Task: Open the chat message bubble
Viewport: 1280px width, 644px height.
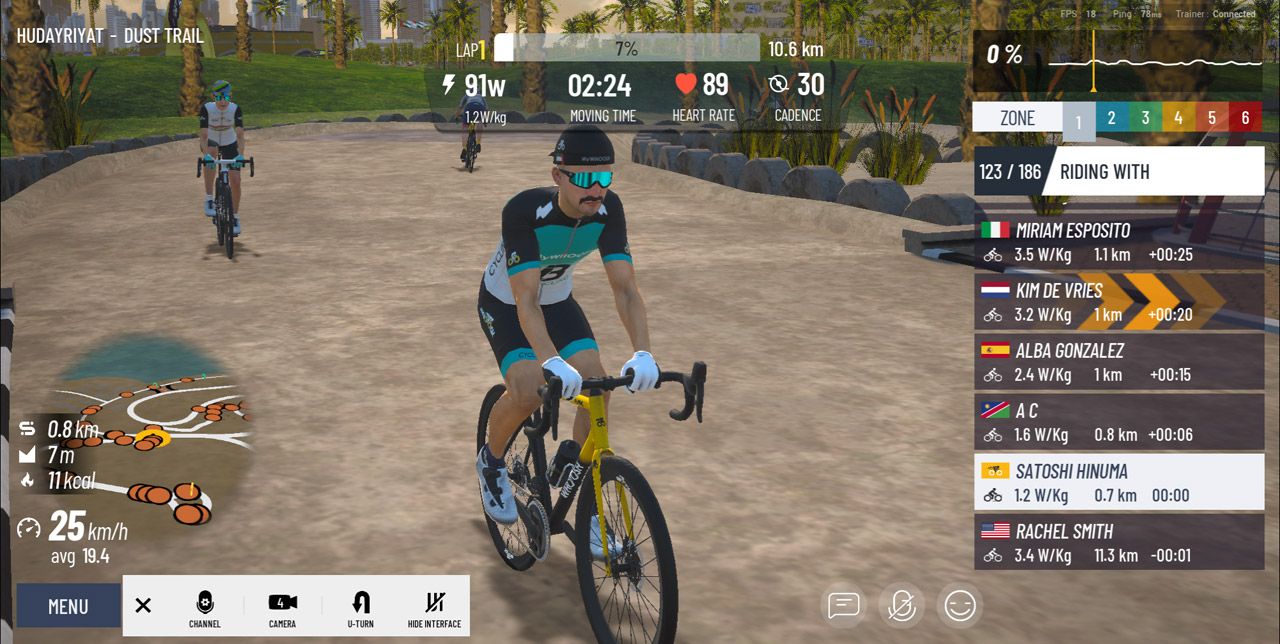Action: click(844, 605)
